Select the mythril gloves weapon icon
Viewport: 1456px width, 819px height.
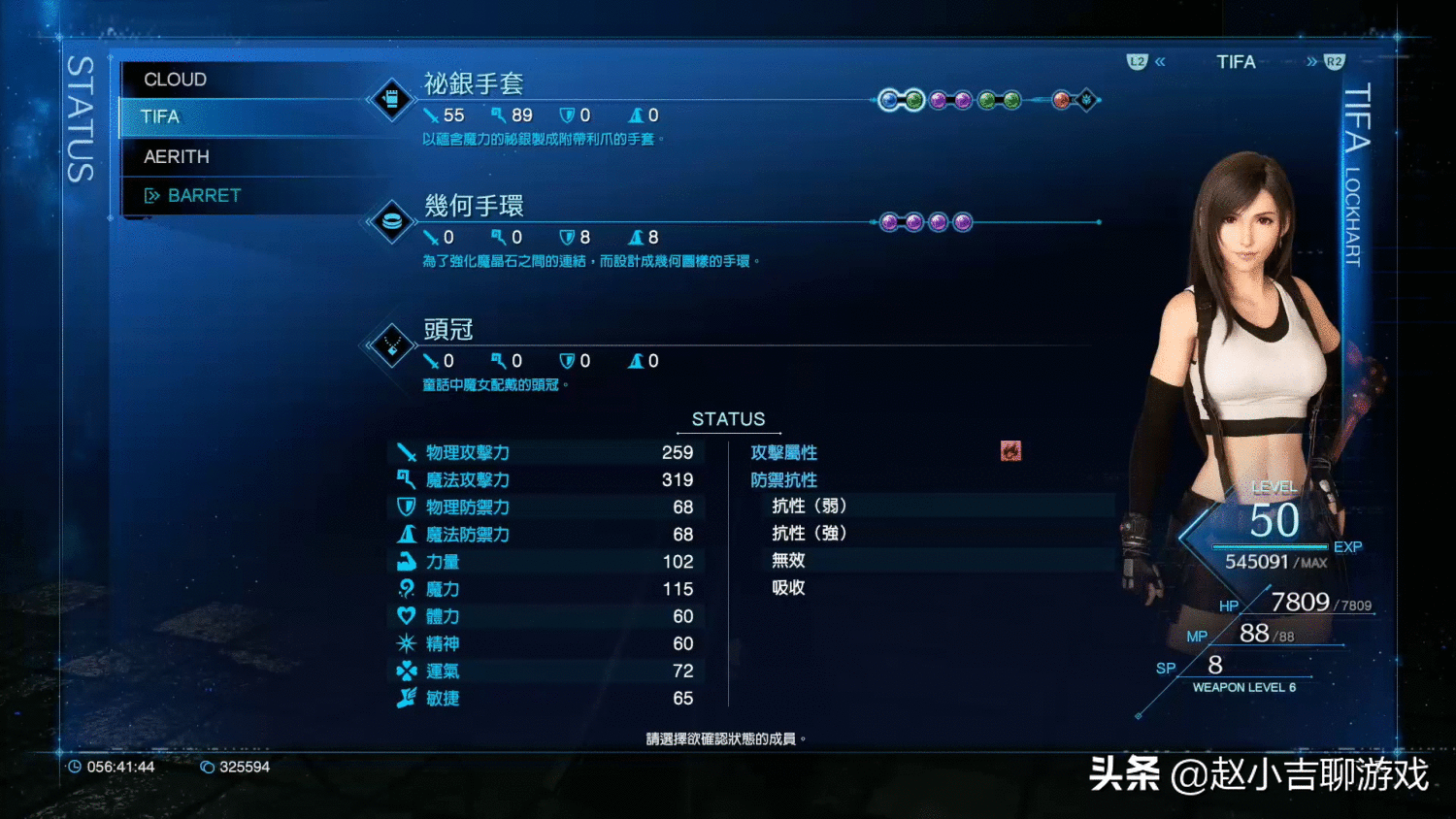click(391, 100)
